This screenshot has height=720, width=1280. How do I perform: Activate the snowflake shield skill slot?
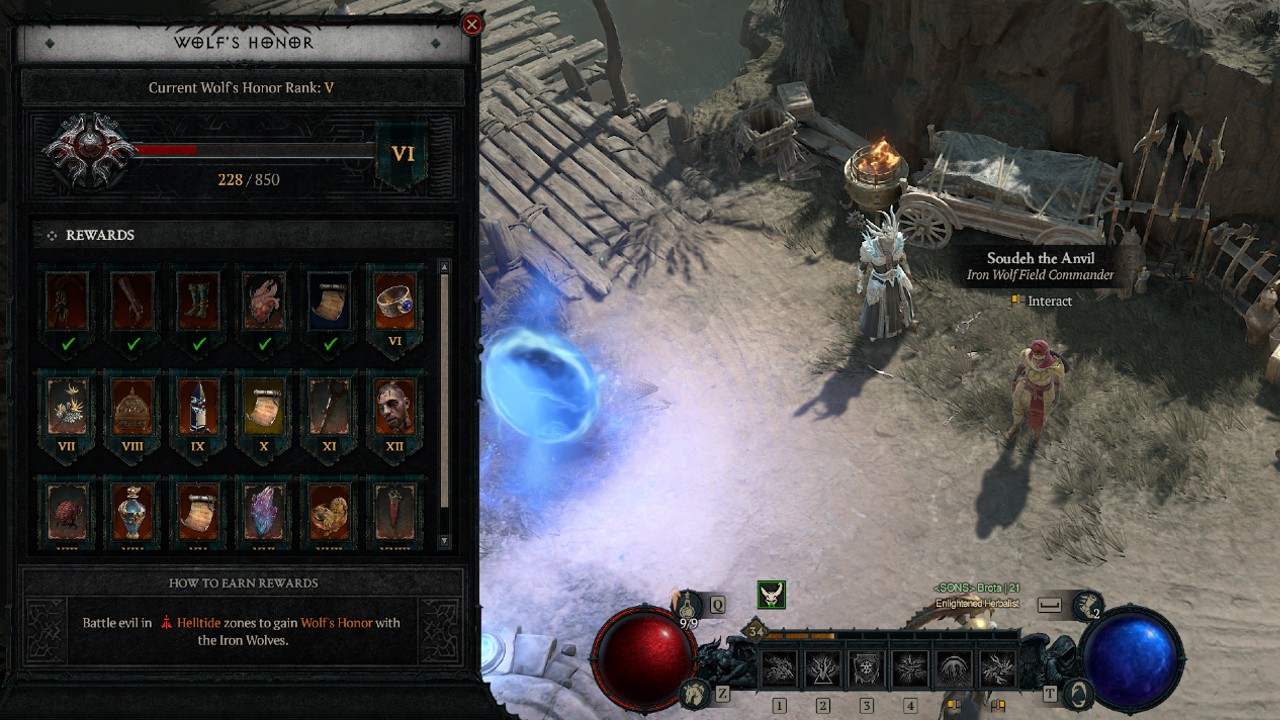pos(866,667)
